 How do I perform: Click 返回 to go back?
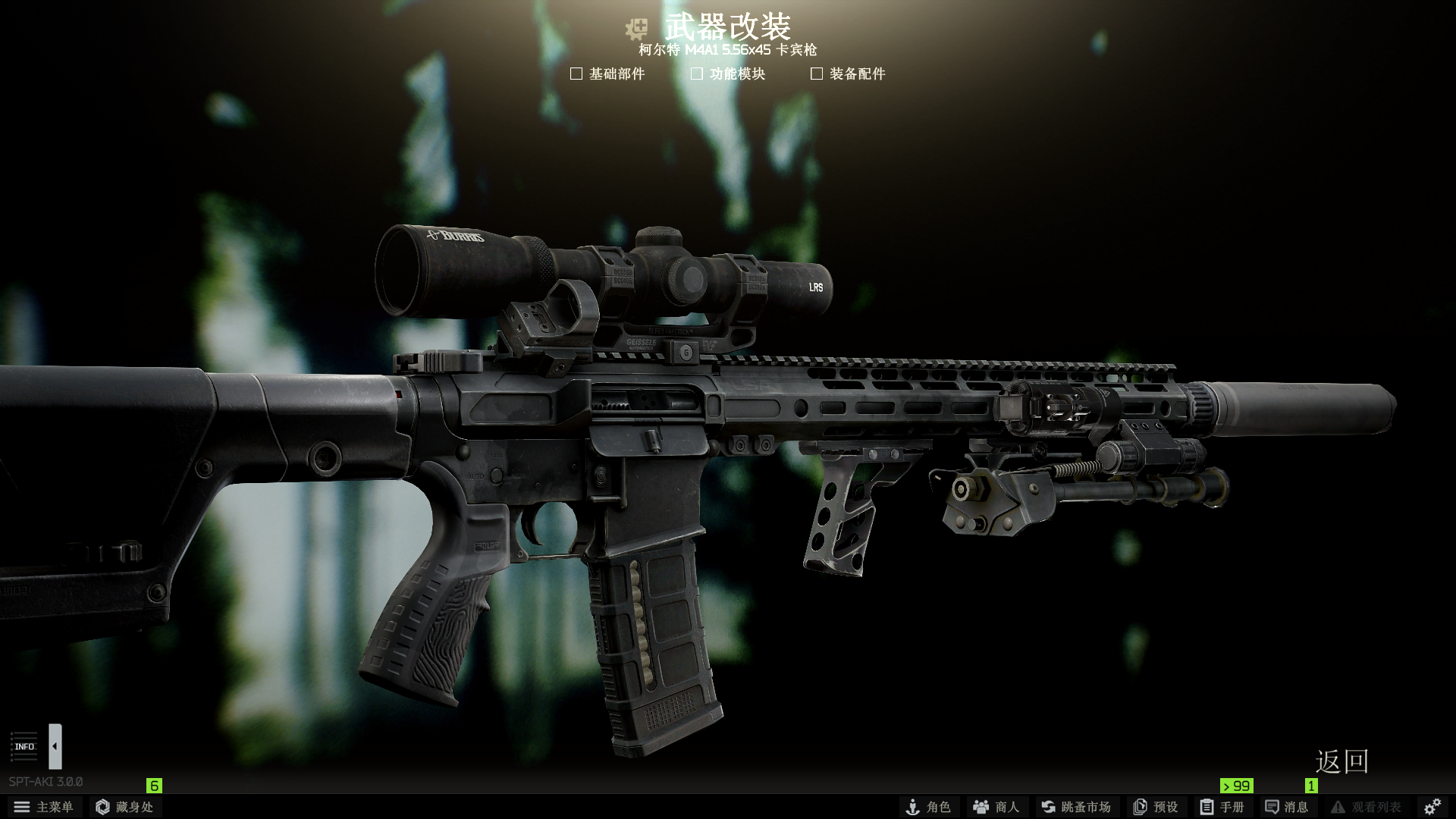point(1341,761)
